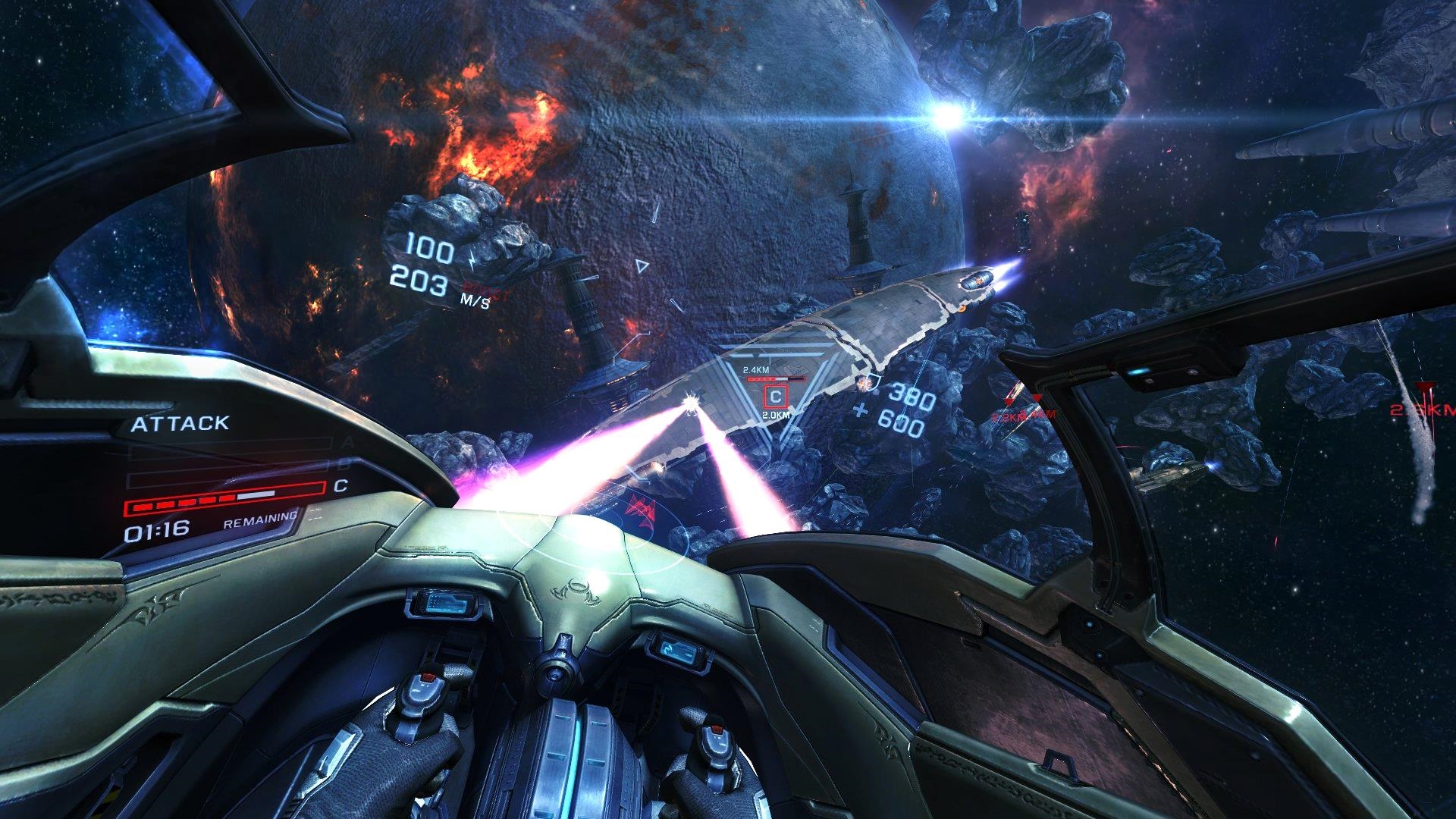Click the red hostile indicator above the 4KM label
The height and width of the screenshot is (819, 1456).
(1037, 398)
